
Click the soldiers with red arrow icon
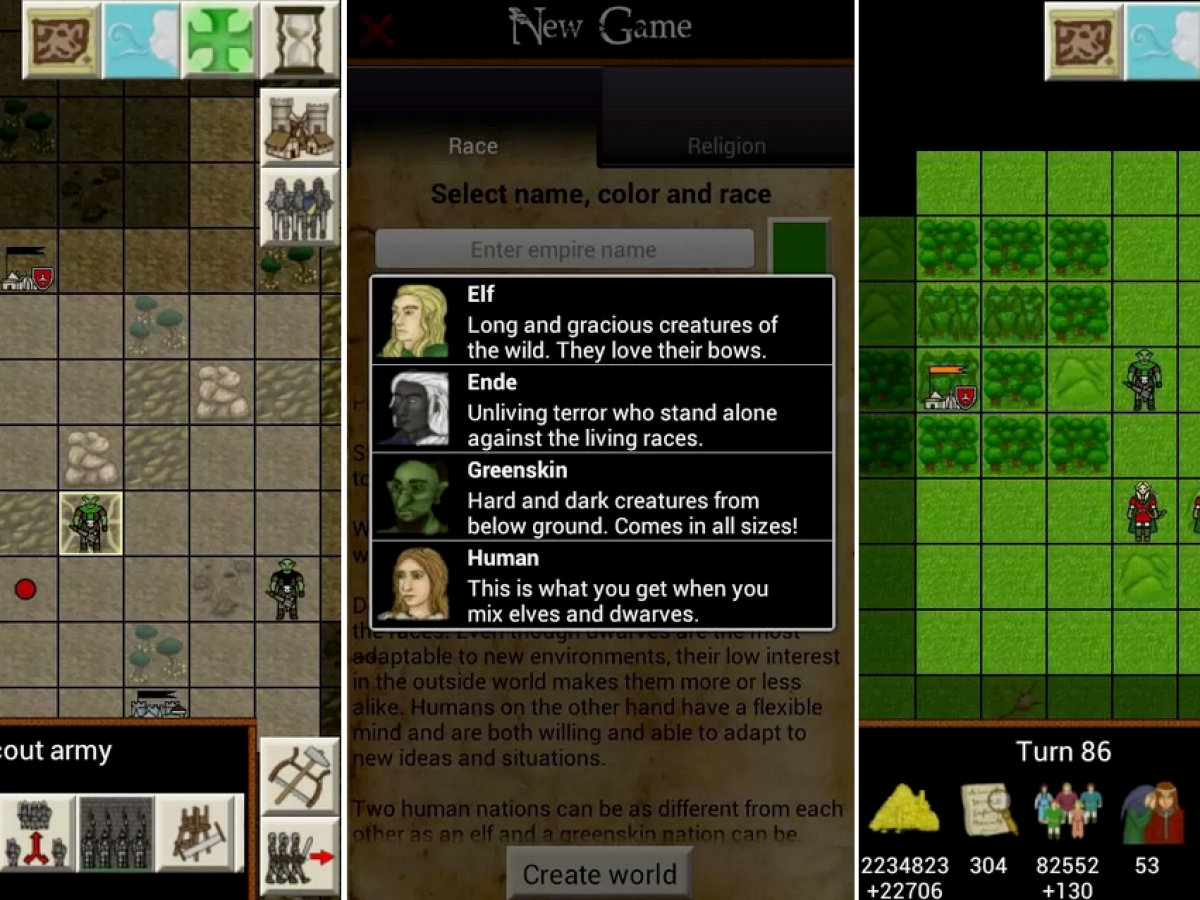pyautogui.click(x=299, y=855)
